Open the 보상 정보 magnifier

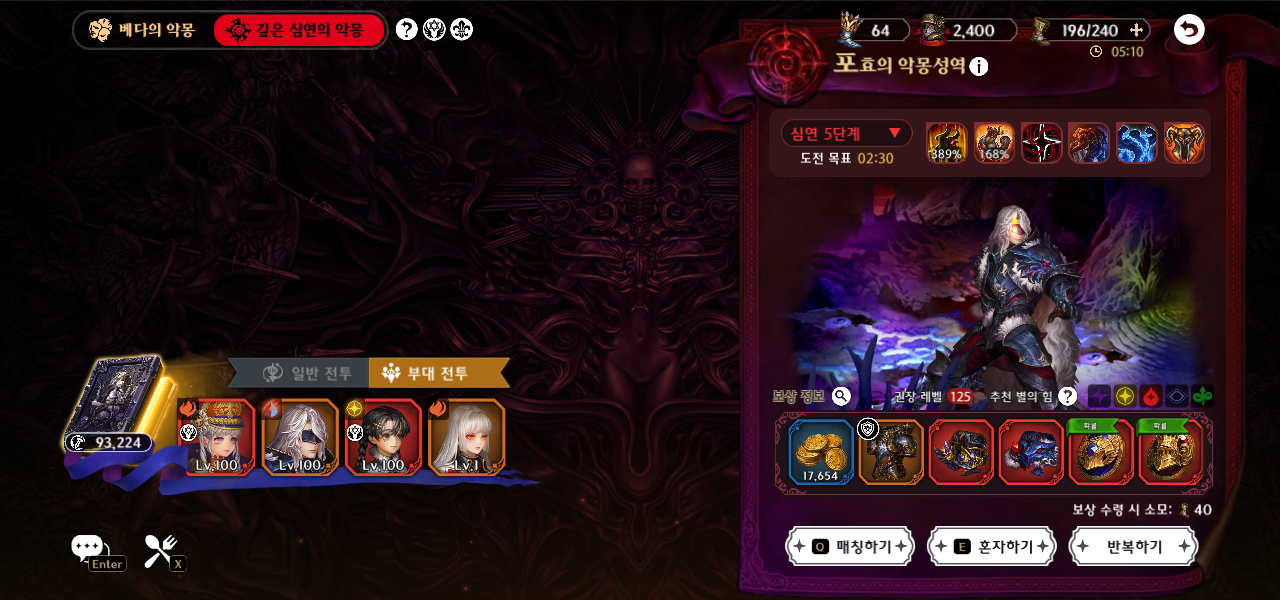(841, 396)
